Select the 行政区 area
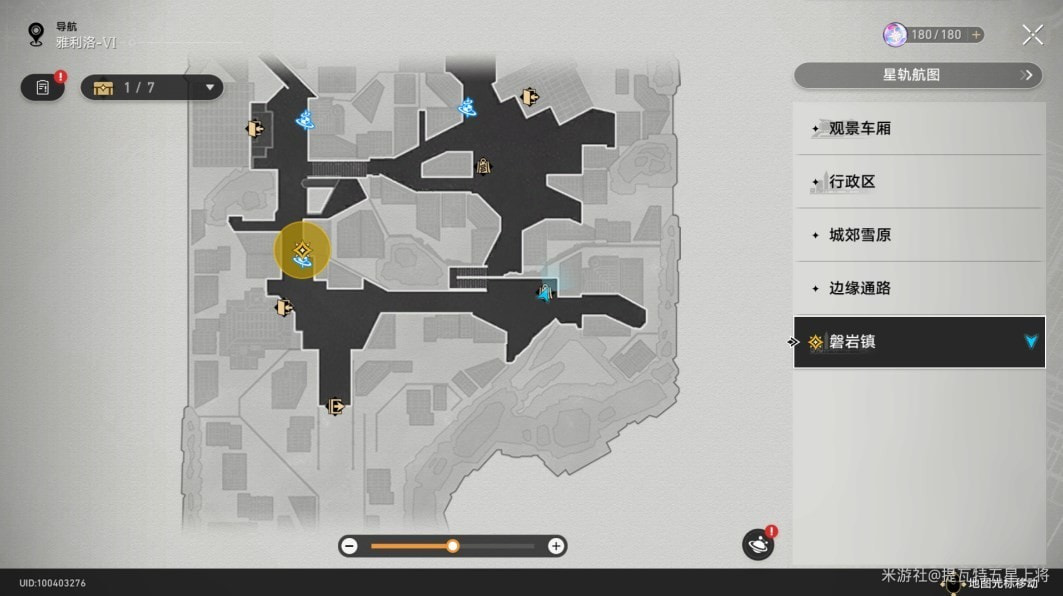This screenshot has height=596, width=1063. coord(918,182)
